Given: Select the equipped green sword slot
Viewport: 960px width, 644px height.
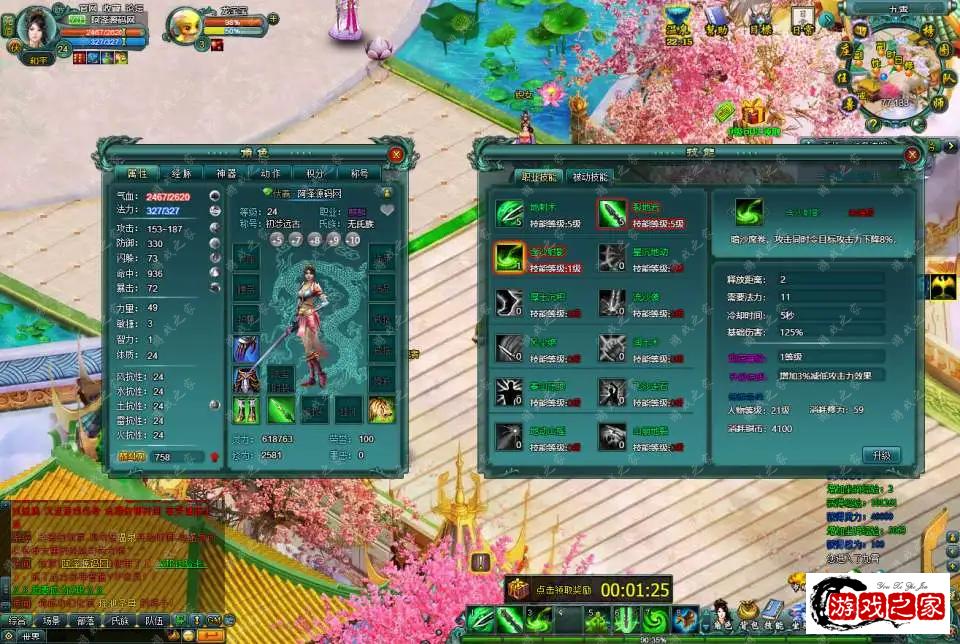Looking at the screenshot, I should 281,409.
